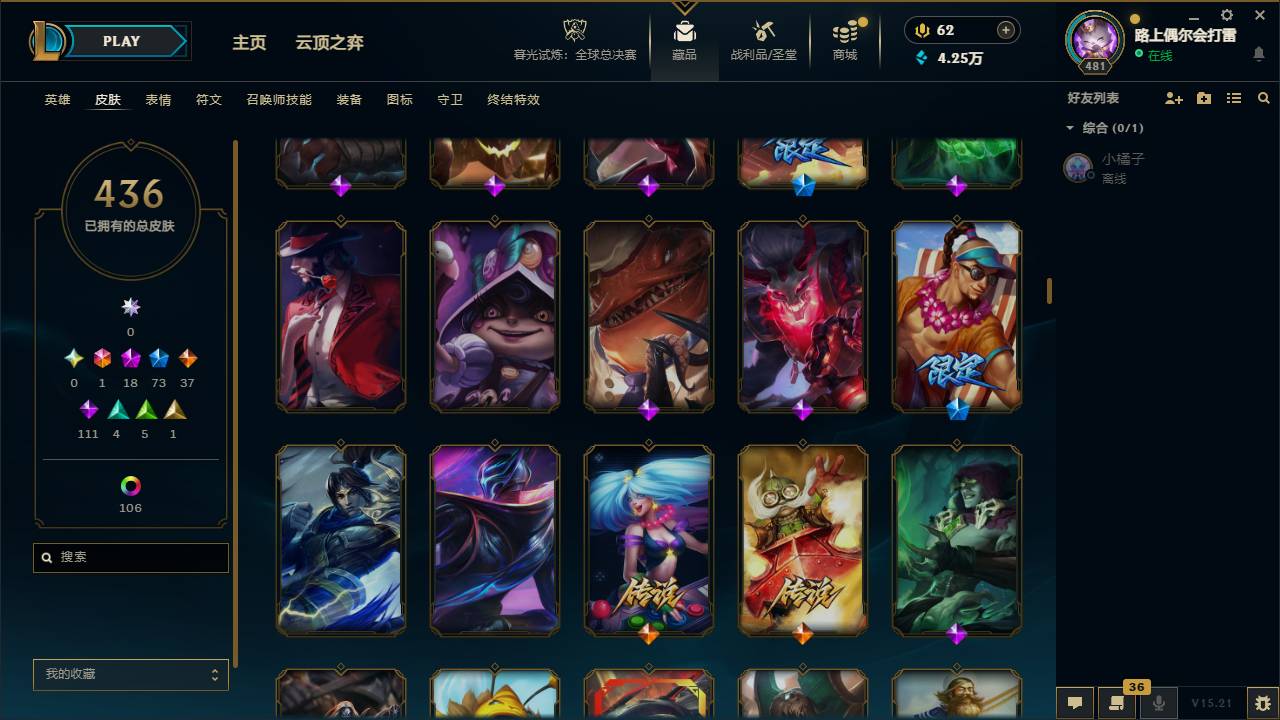Click the PLAY button
Screen dimensions: 1280x720
(x=120, y=41)
